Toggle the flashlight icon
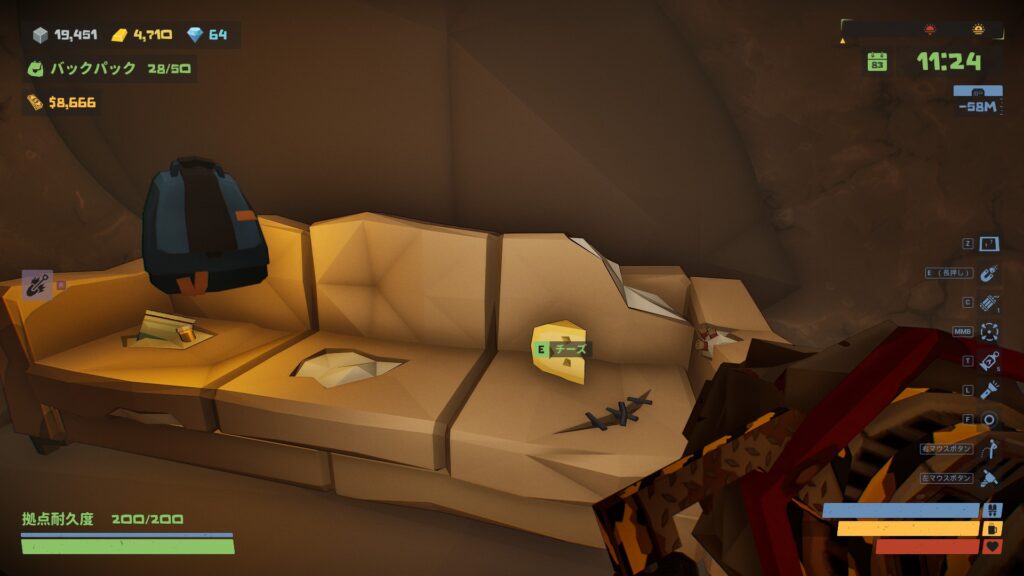Screen dimensions: 1024x576 989,390
